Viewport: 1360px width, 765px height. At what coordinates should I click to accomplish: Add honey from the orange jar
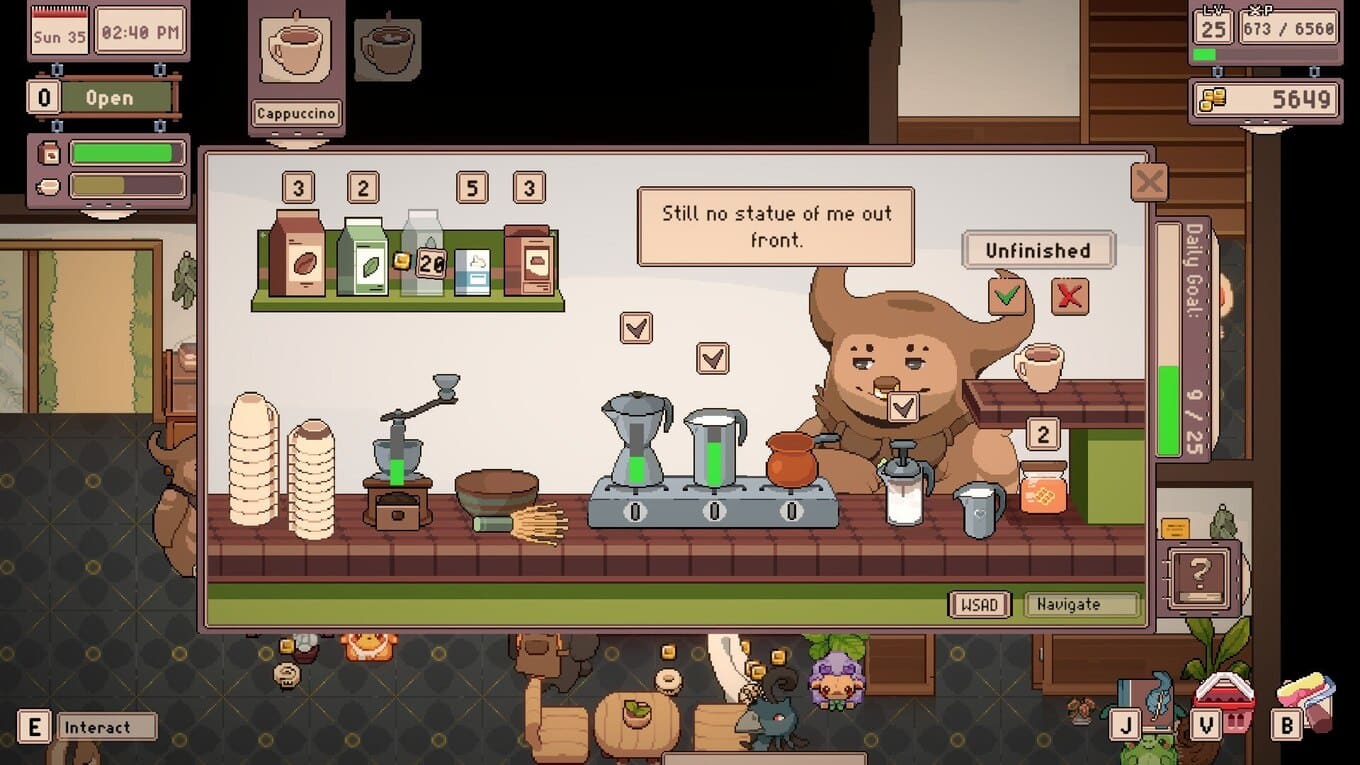(1043, 487)
